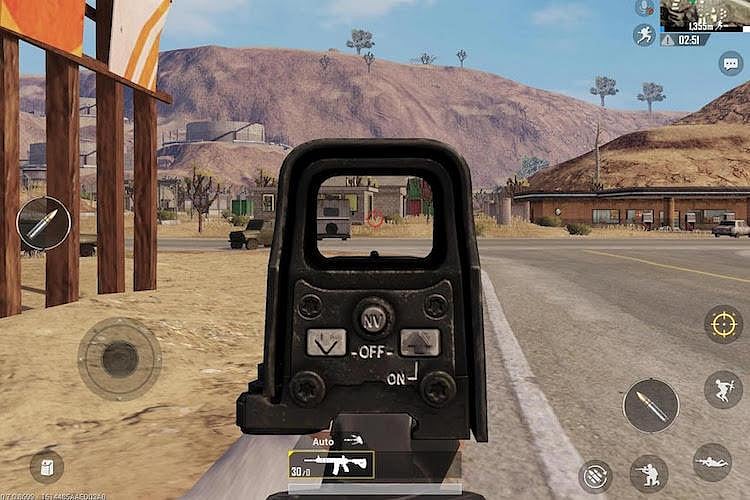Toggle the sprint running-man icon
The height and width of the screenshot is (500, 750).
point(644,35)
